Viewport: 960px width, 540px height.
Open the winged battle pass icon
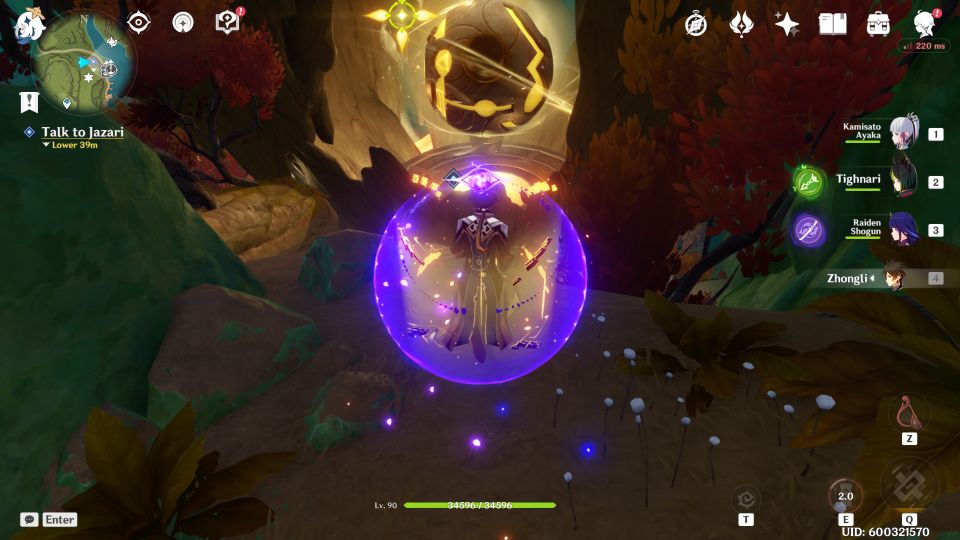[741, 25]
